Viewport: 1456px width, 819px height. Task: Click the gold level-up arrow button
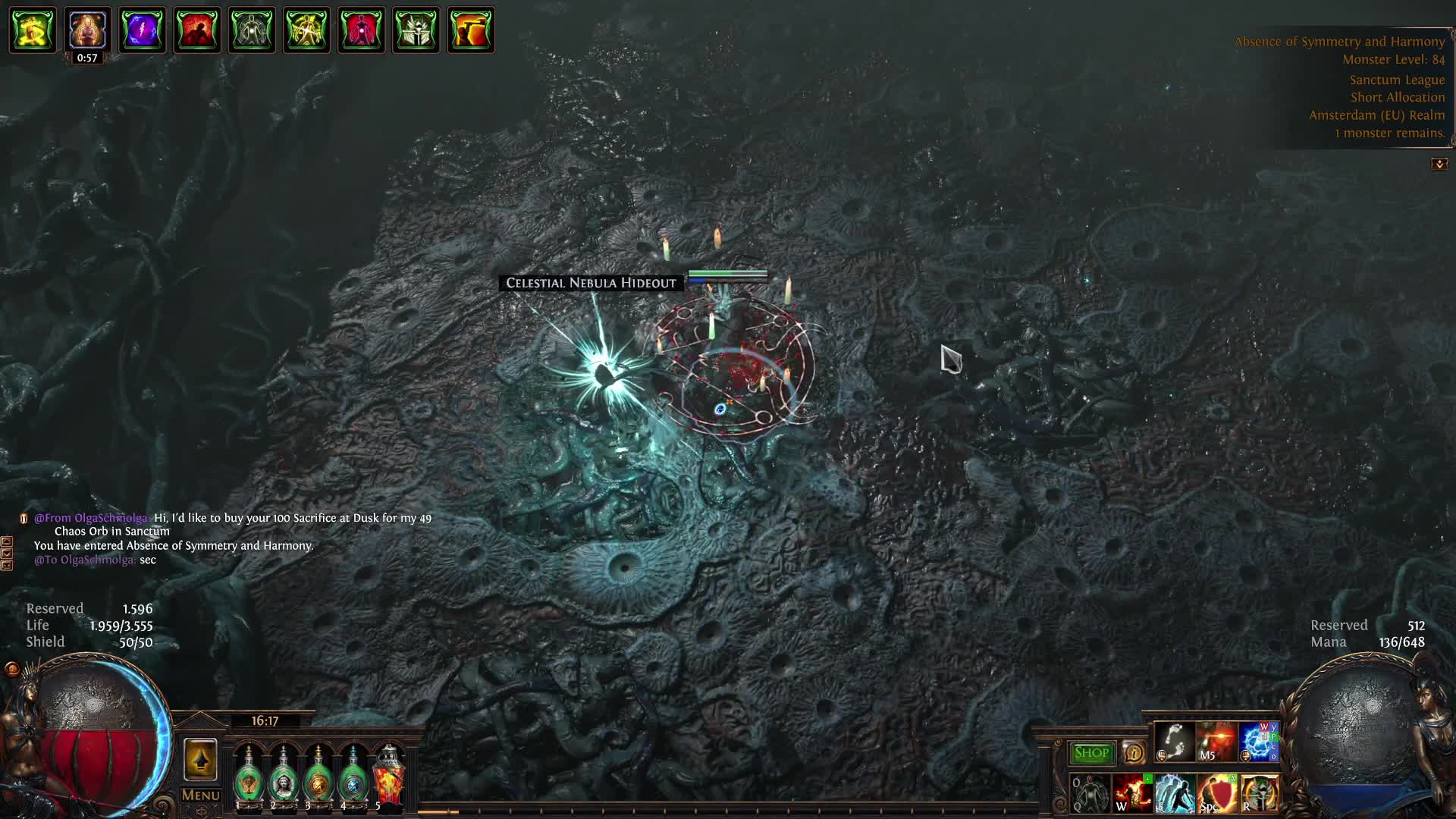tap(200, 760)
